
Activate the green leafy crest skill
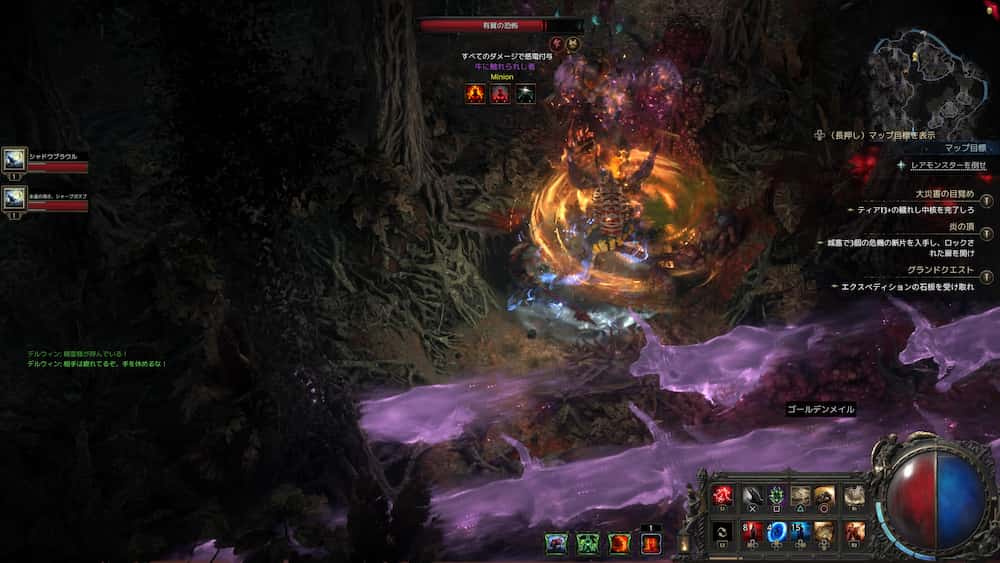click(776, 495)
